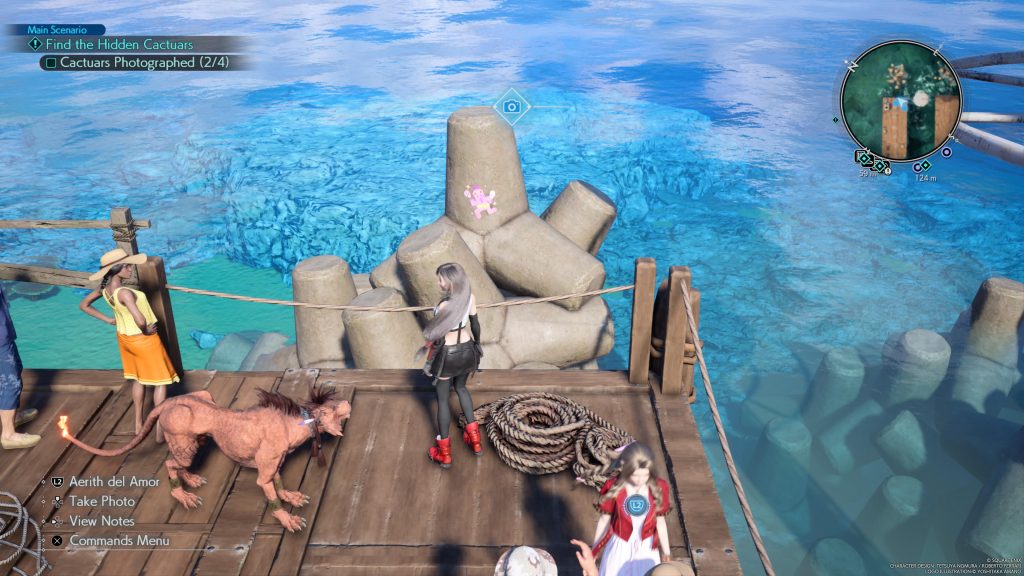Select the Find the Hidden Cactuars objective
Image resolution: width=1024 pixels, height=576 pixels.
(x=119, y=44)
